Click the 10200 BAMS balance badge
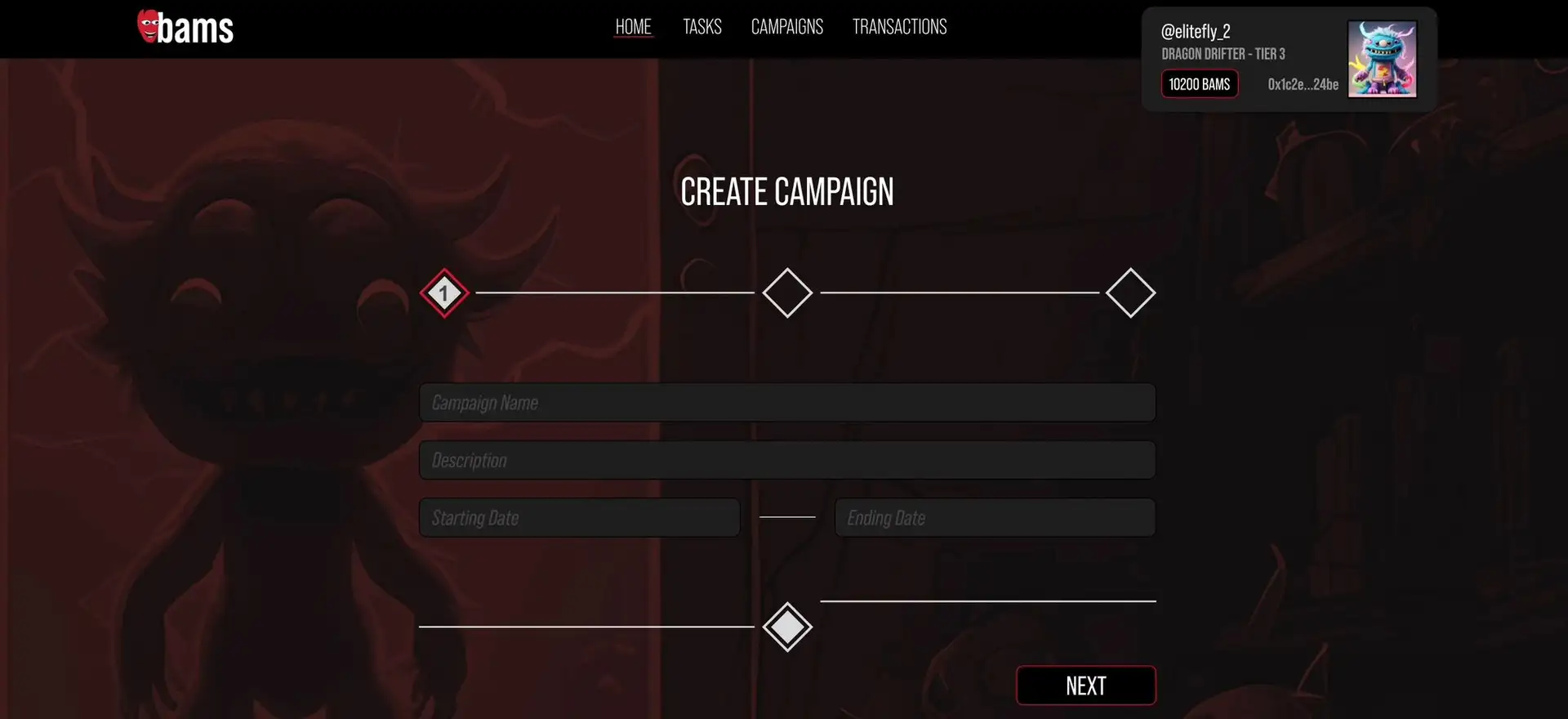This screenshot has height=719, width=1568. 1199,84
